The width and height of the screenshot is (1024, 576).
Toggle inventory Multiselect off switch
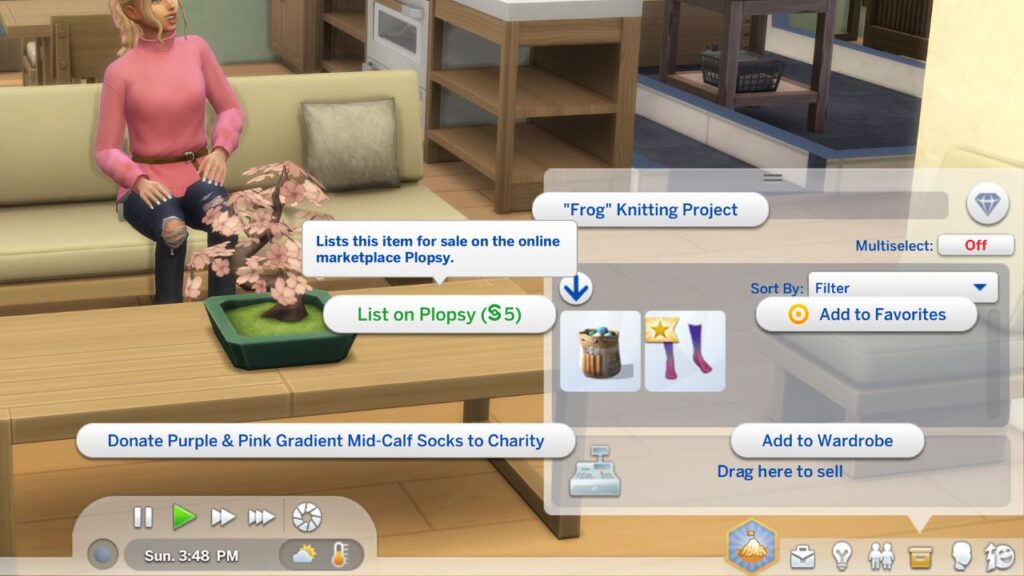tap(976, 245)
